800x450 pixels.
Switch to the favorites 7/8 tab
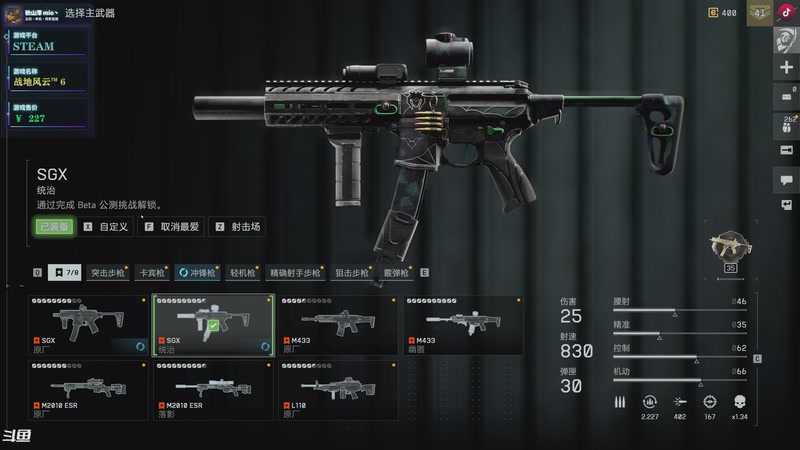click(66, 272)
